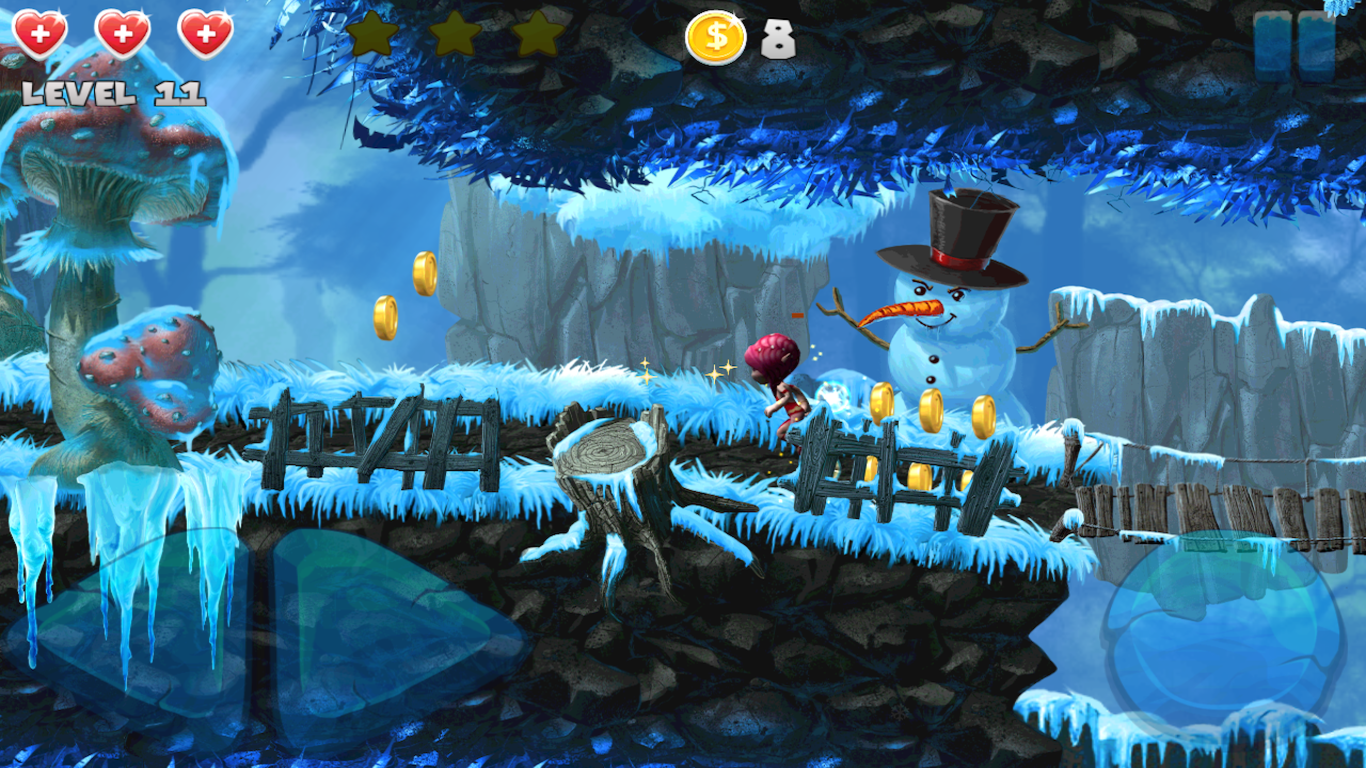This screenshot has height=768, width=1366.
Task: Click the LEVEL 11 label
Action: [x=113, y=95]
